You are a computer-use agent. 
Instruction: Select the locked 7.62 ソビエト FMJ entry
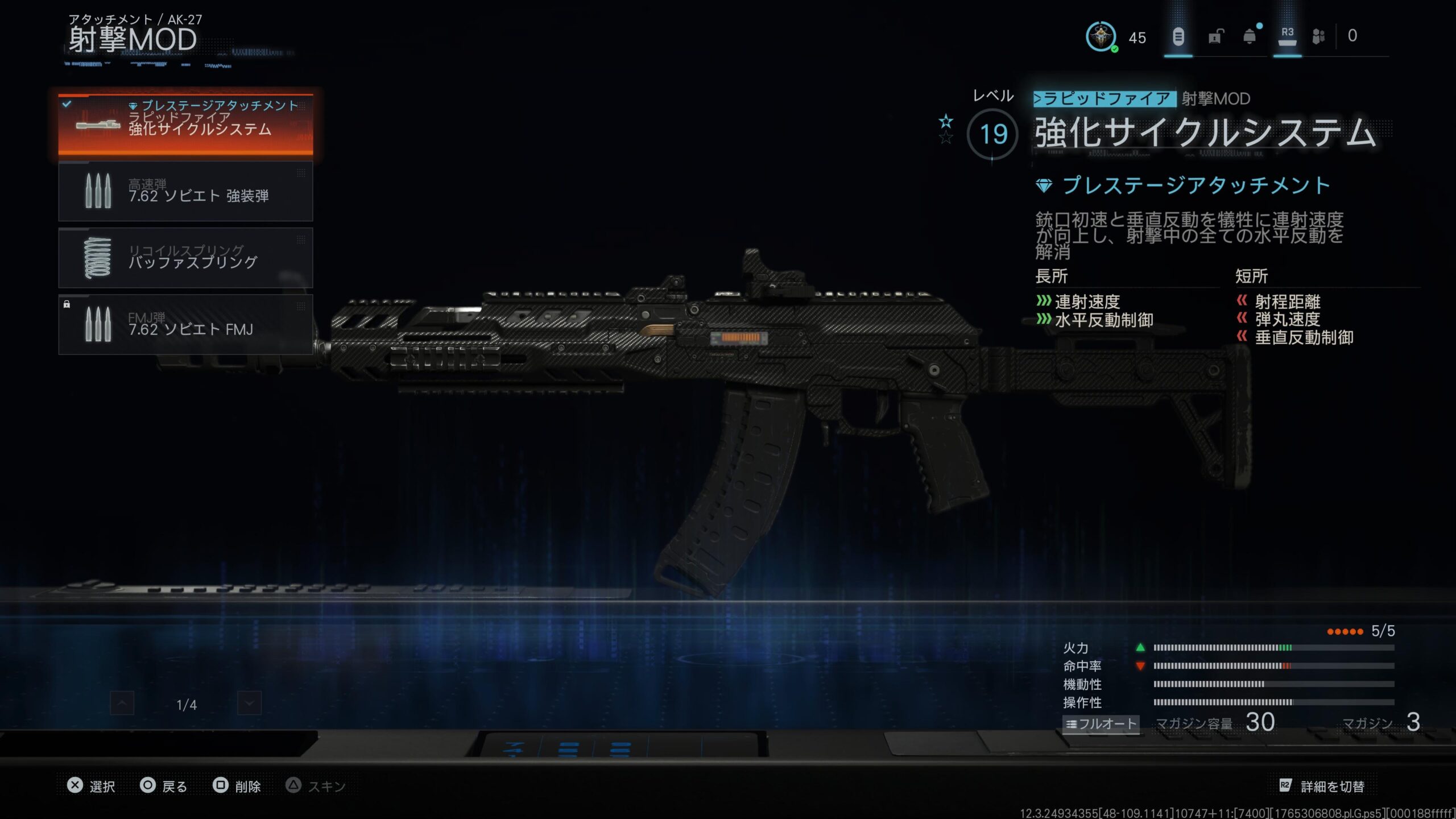(185, 324)
